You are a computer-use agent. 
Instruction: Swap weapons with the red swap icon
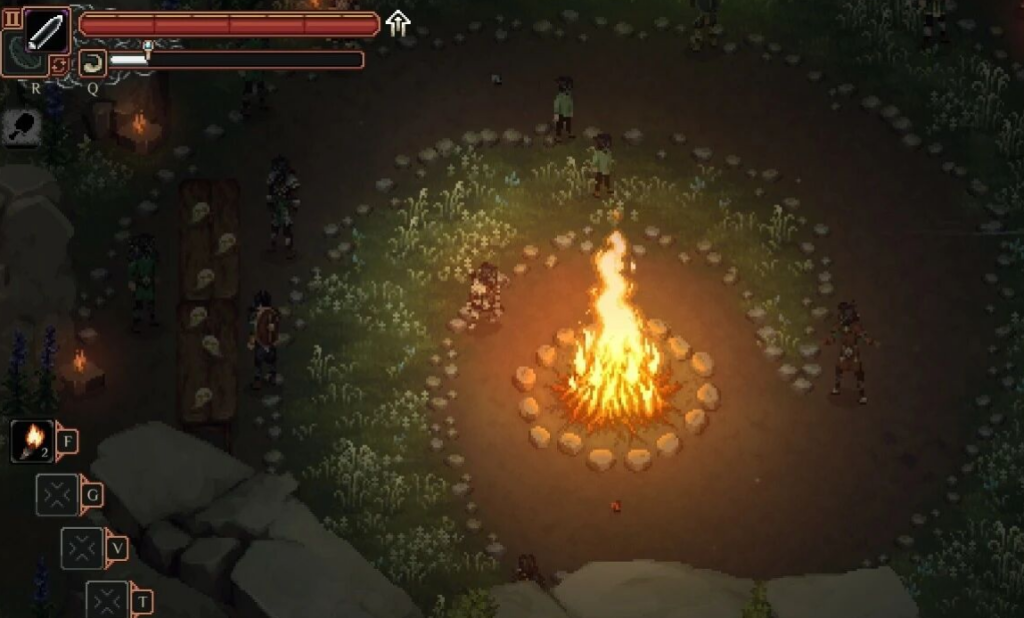point(60,65)
